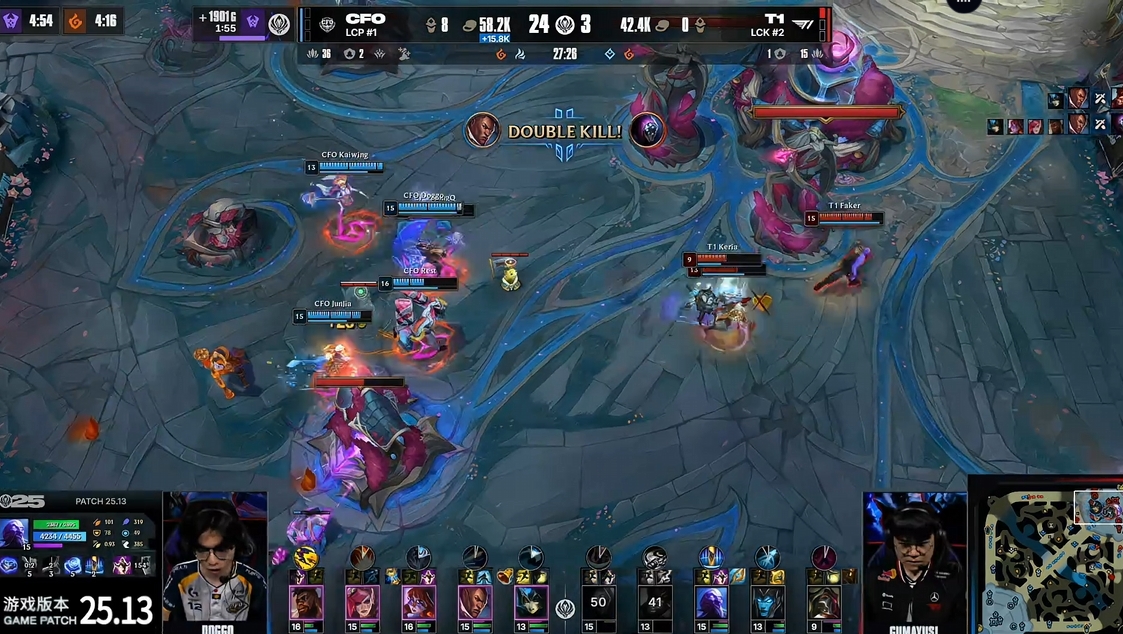Open the Doggo player camera thumbnail
This screenshot has height=634, width=1123.
(x=215, y=558)
